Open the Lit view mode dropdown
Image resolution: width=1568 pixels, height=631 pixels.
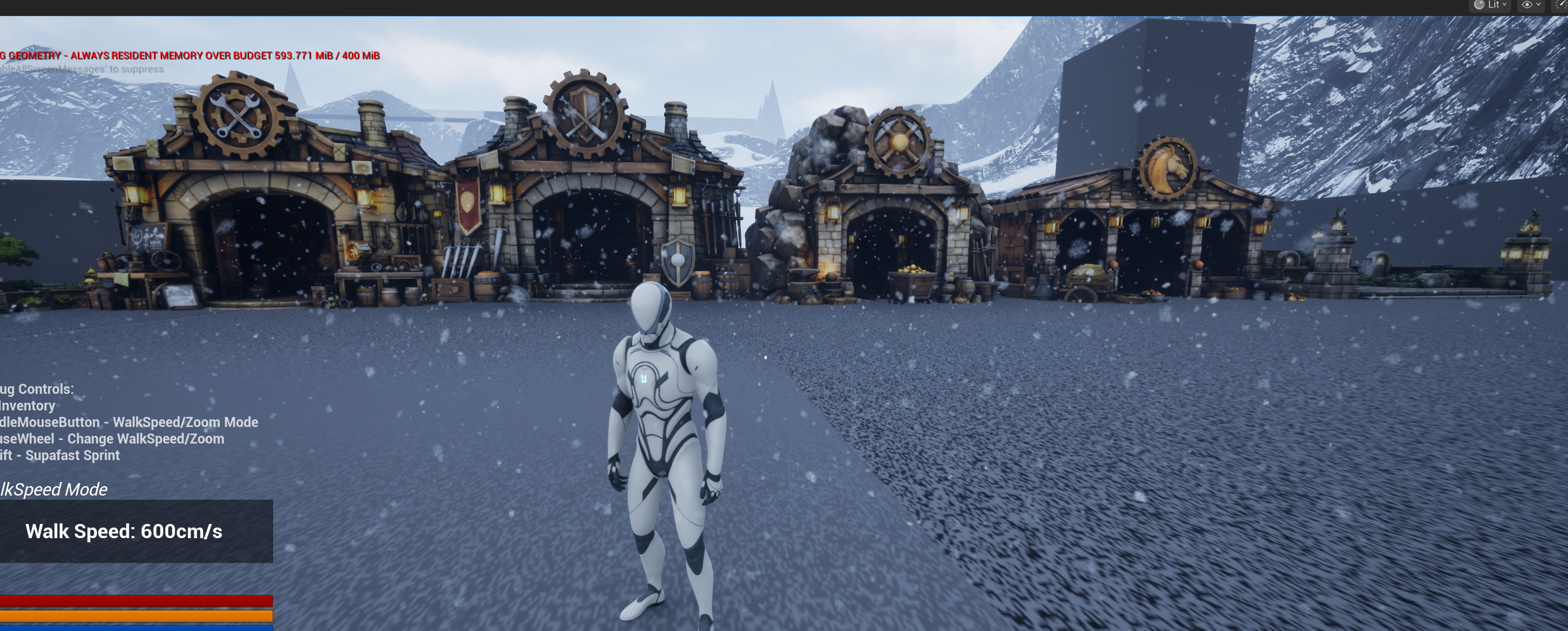coord(1494,5)
